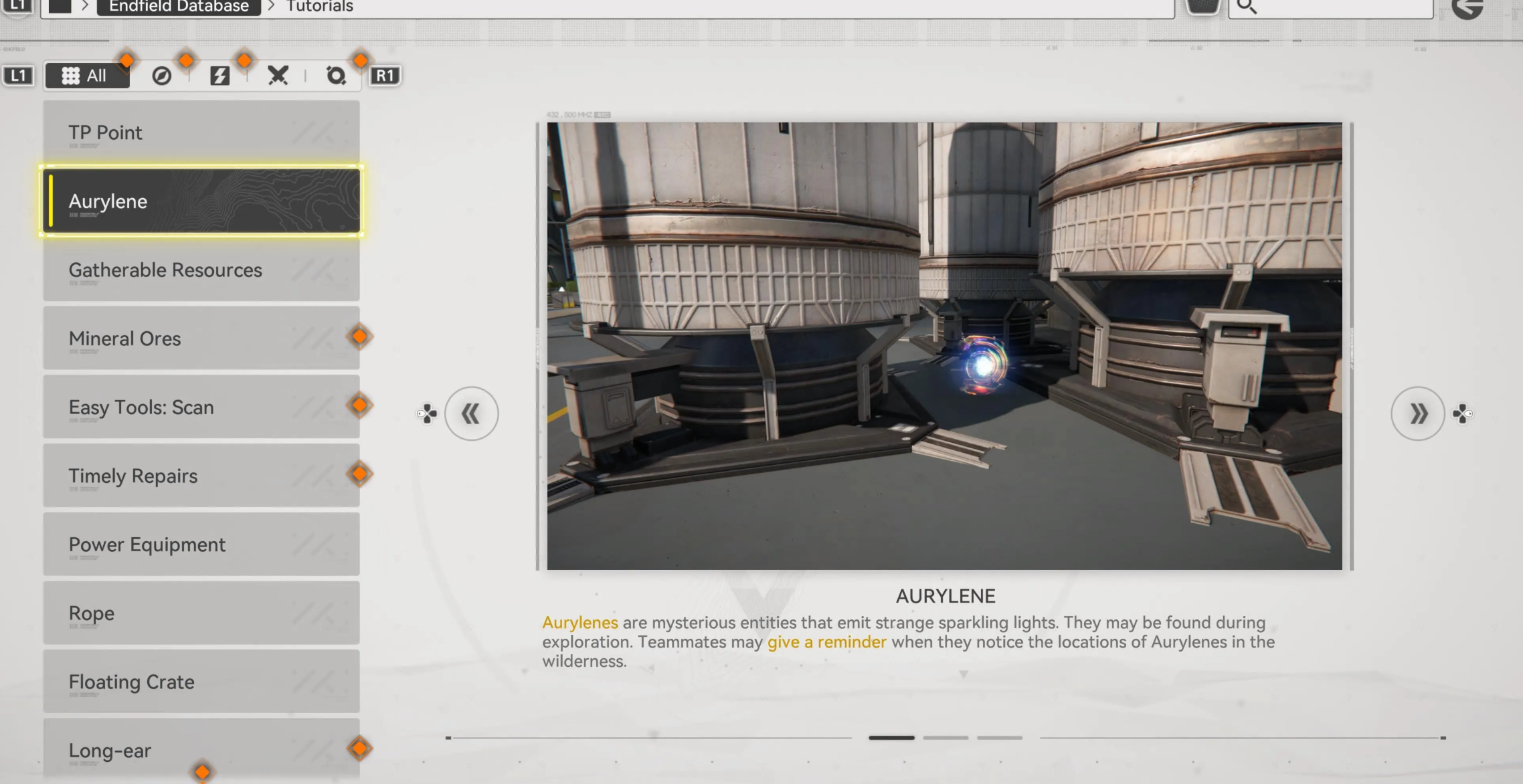This screenshot has width=1523, height=784.
Task: Go to the previous tutorial page
Action: coord(471,413)
